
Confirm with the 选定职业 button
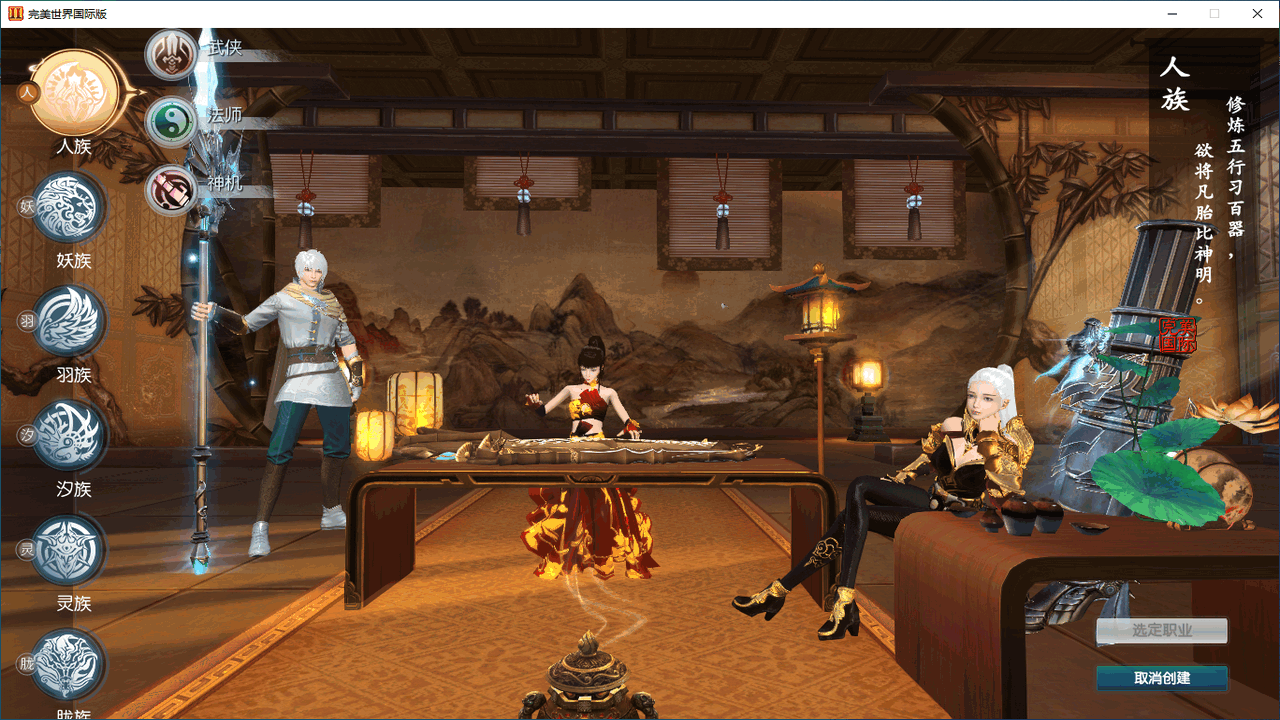click(1161, 631)
